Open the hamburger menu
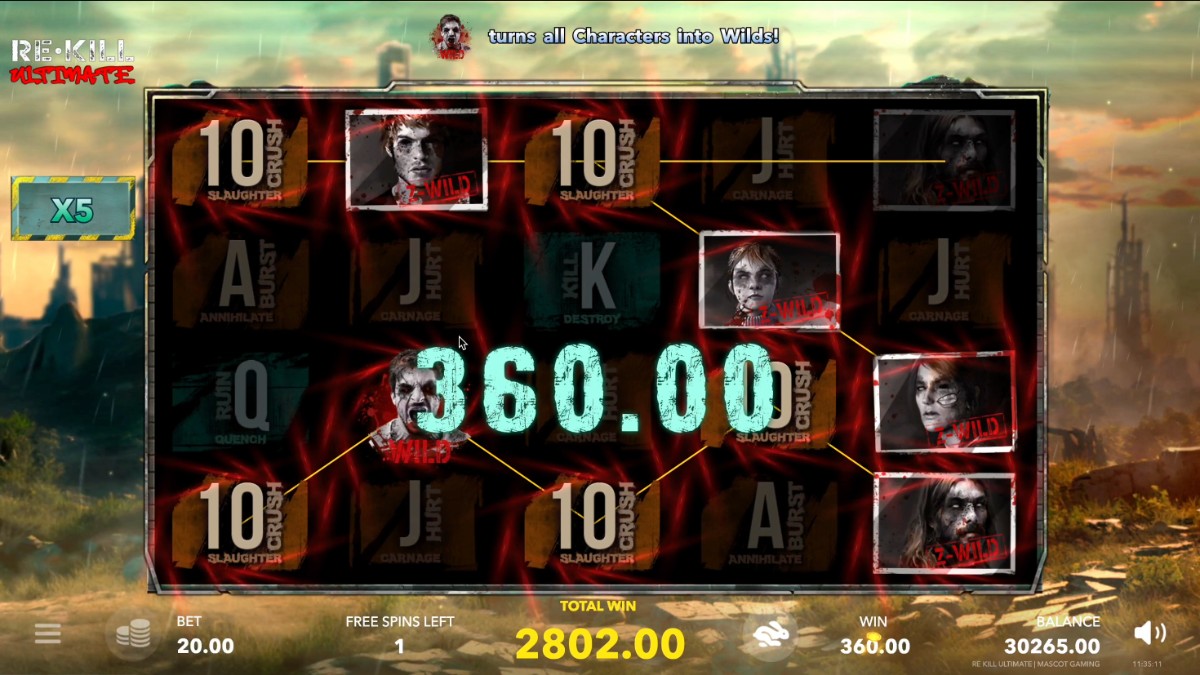This screenshot has height=675, width=1200. pos(48,633)
